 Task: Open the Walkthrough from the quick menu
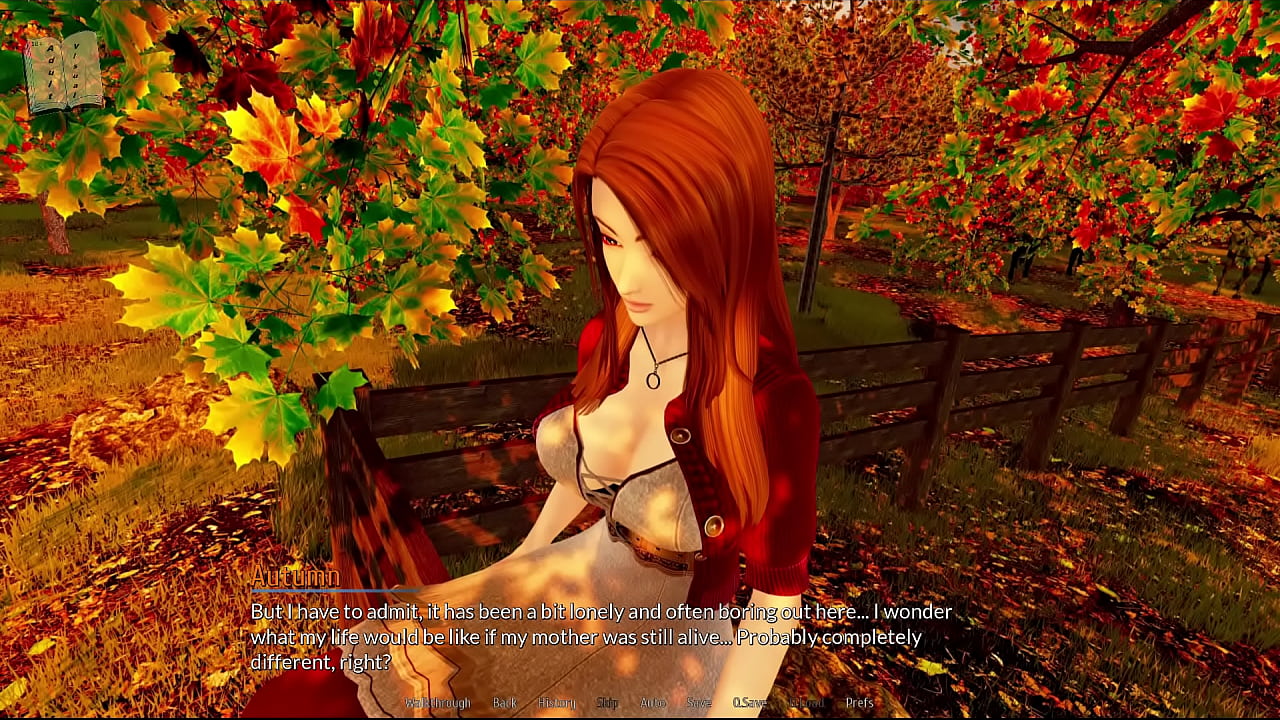(437, 703)
